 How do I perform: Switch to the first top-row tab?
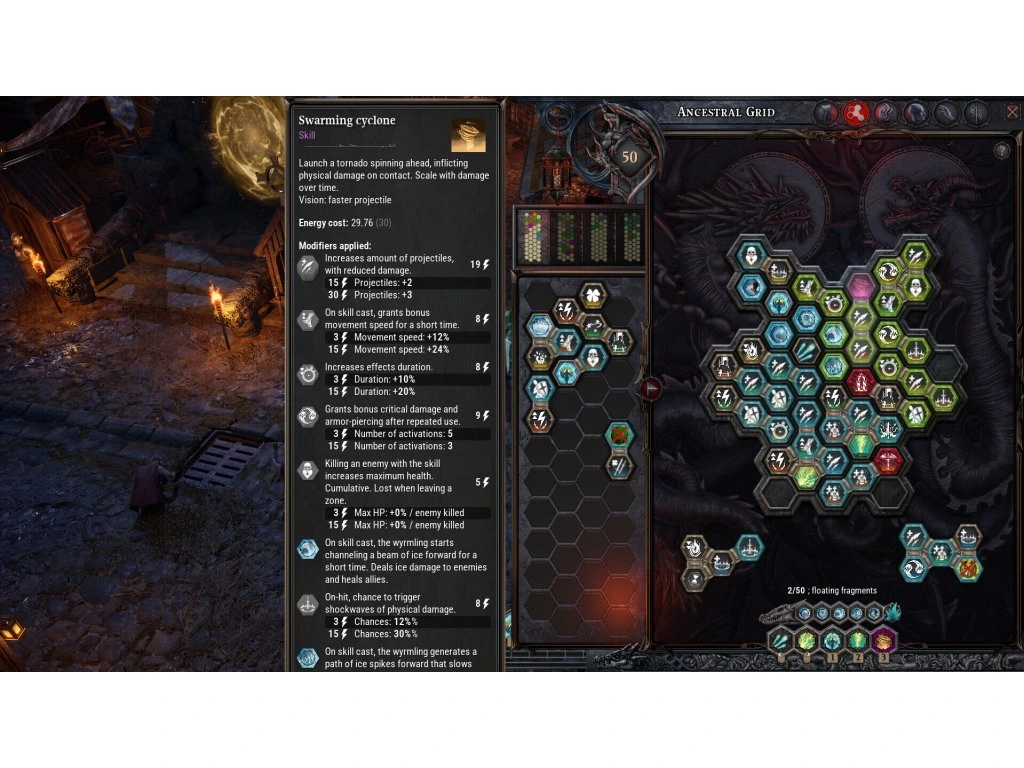[825, 113]
